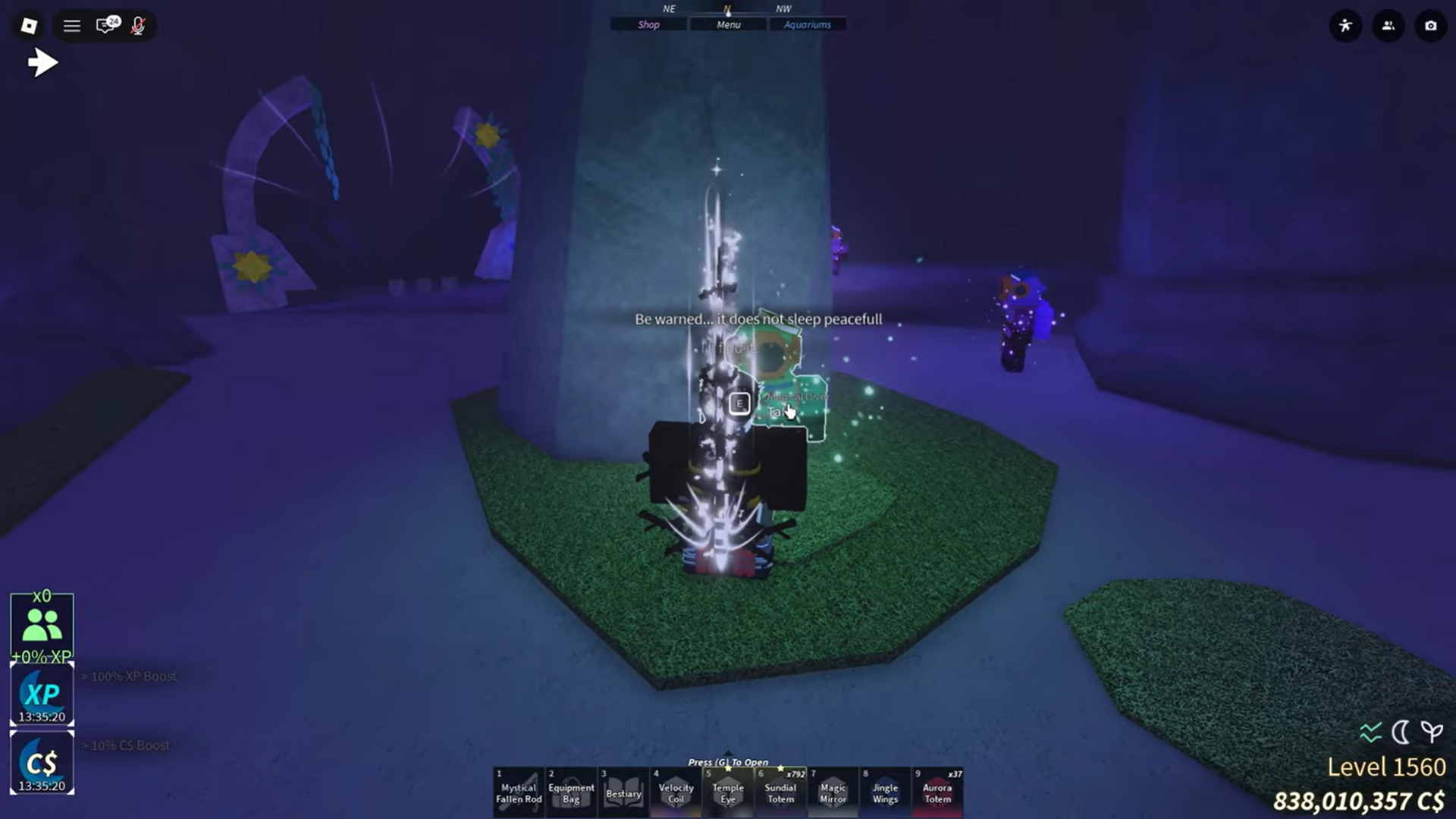Open the Shop tab at the top

pos(648,24)
